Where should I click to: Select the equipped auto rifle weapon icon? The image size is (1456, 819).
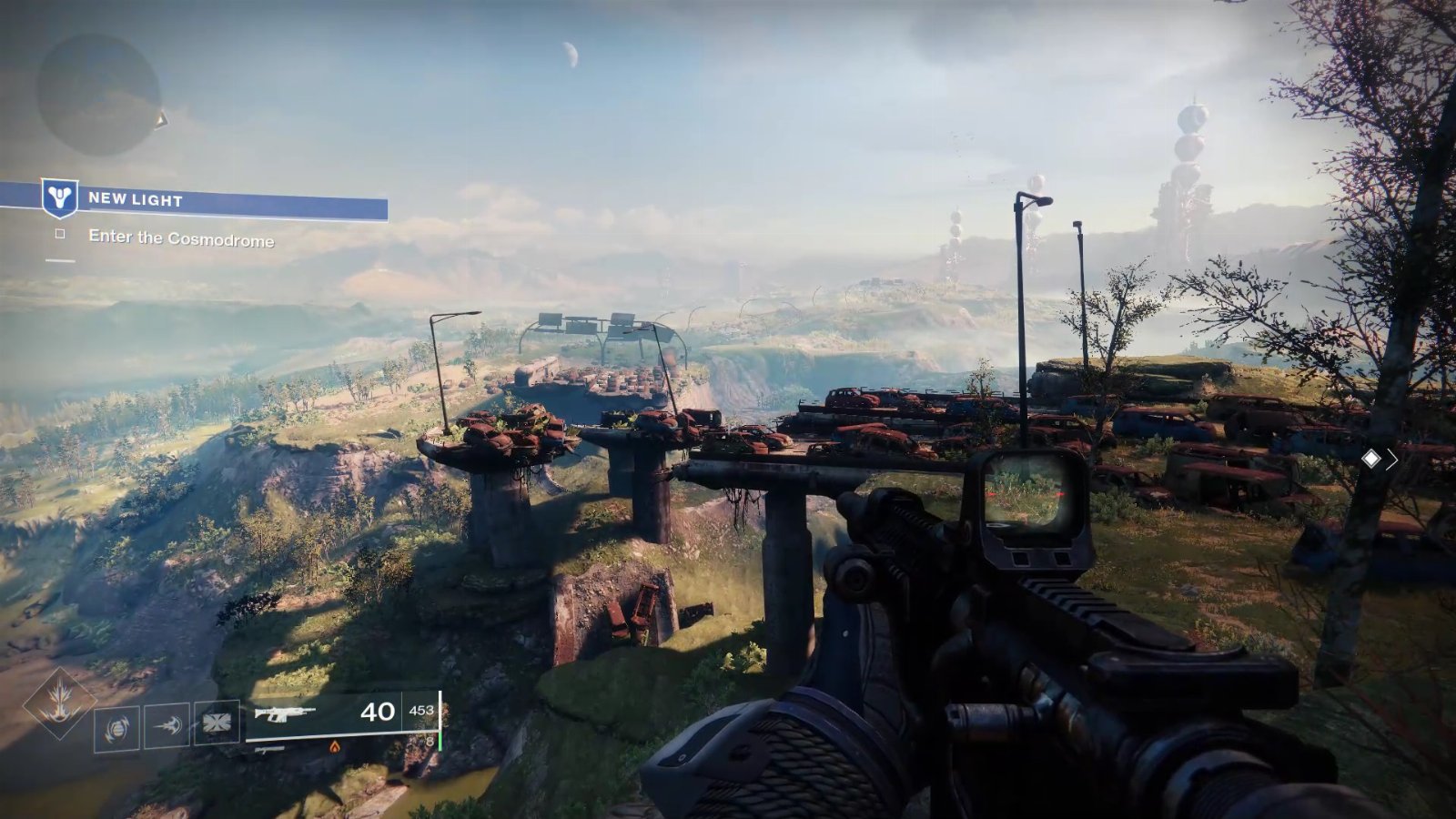285,713
